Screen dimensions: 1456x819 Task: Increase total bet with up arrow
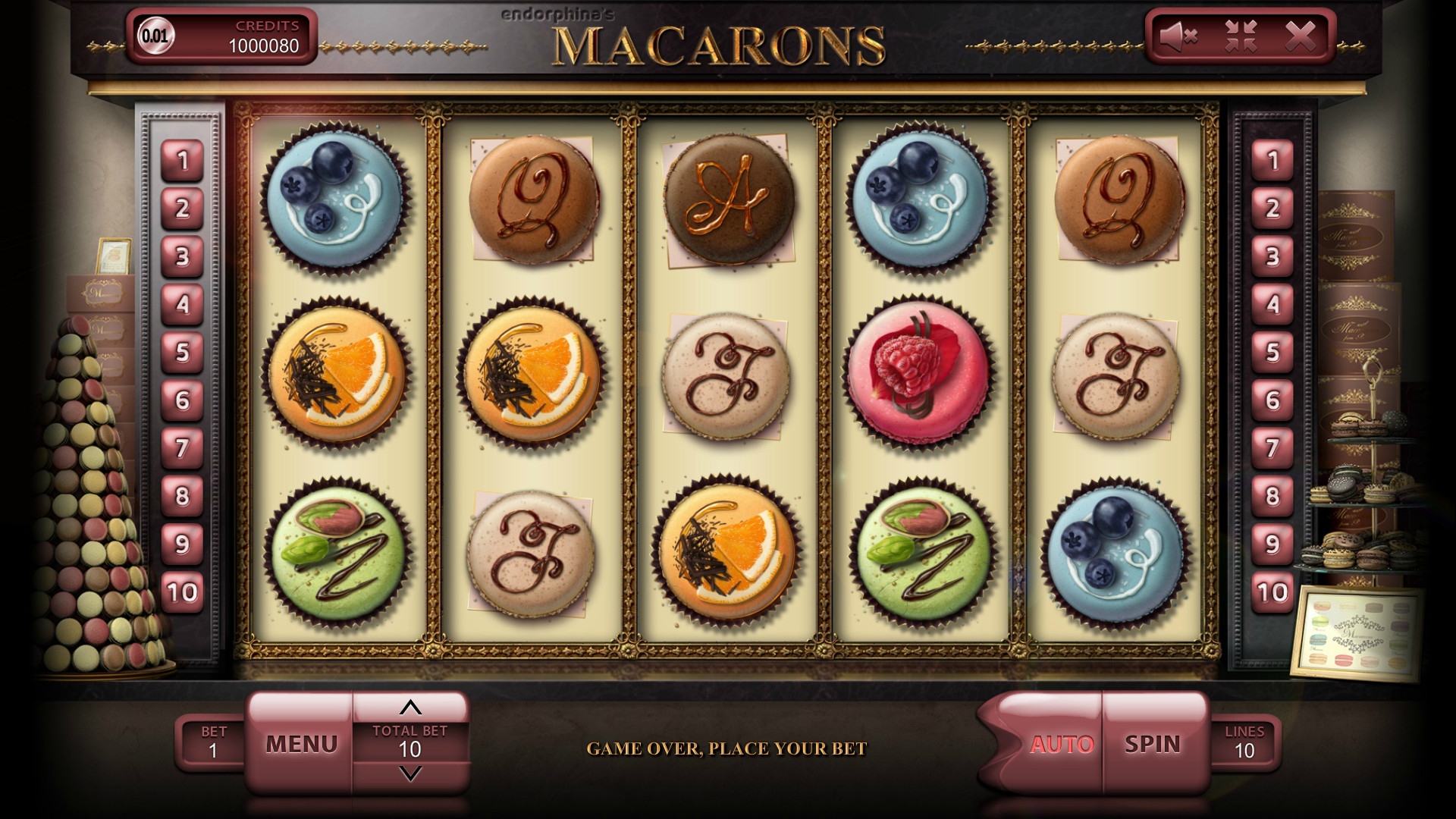410,708
